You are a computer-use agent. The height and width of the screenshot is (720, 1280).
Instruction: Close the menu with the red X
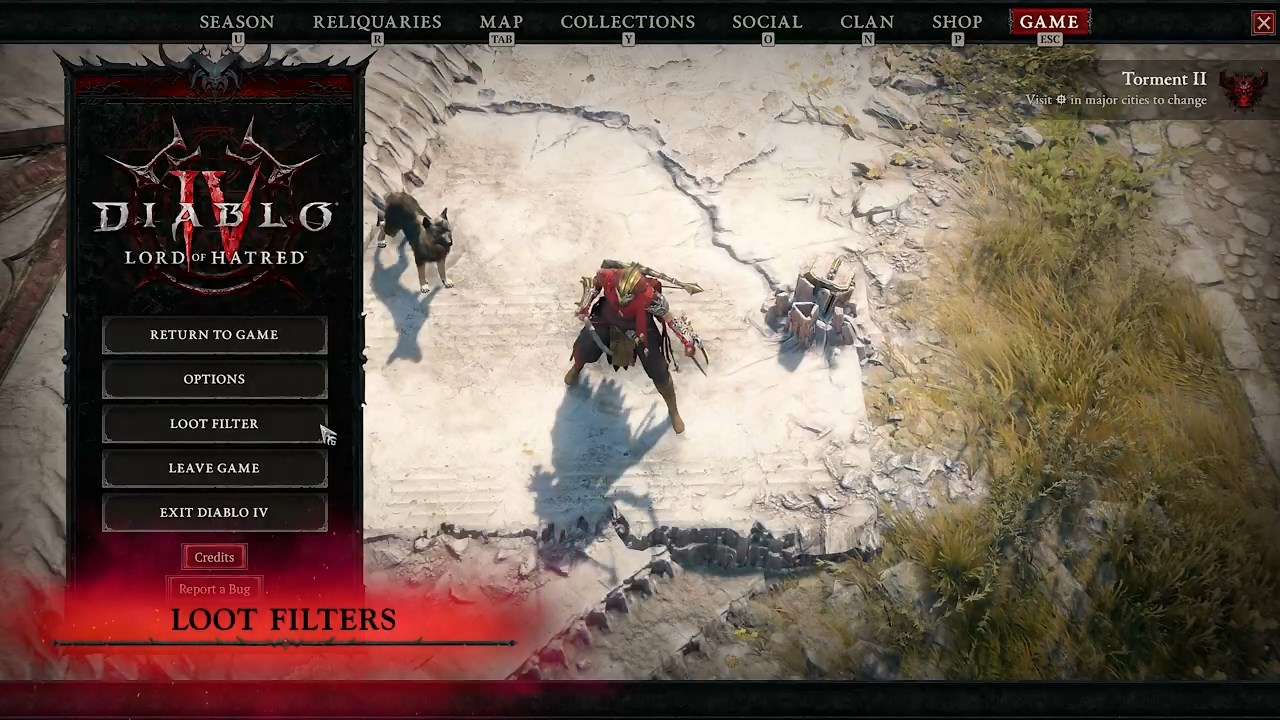[1264, 23]
